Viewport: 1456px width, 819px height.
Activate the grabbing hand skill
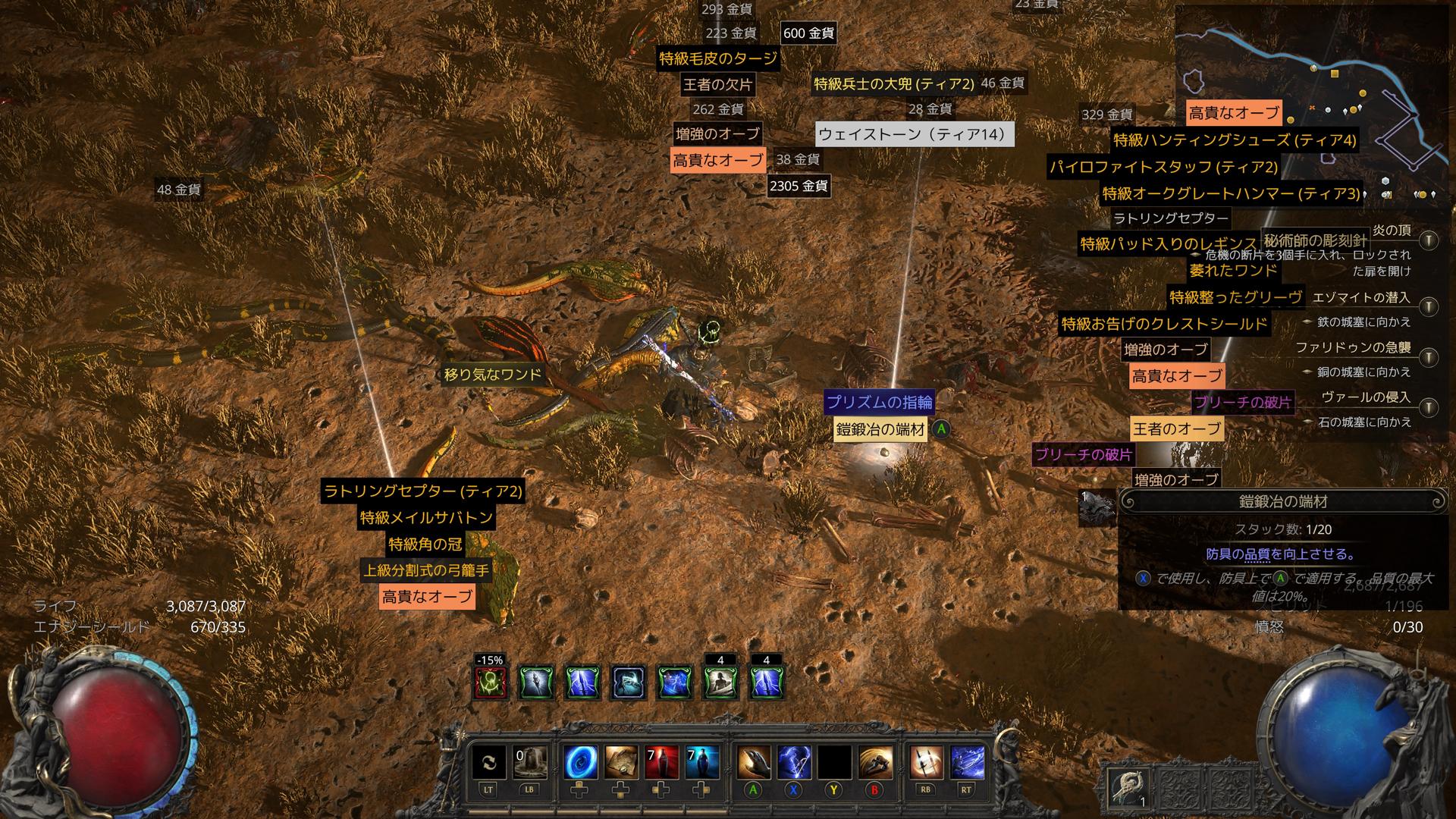752,762
